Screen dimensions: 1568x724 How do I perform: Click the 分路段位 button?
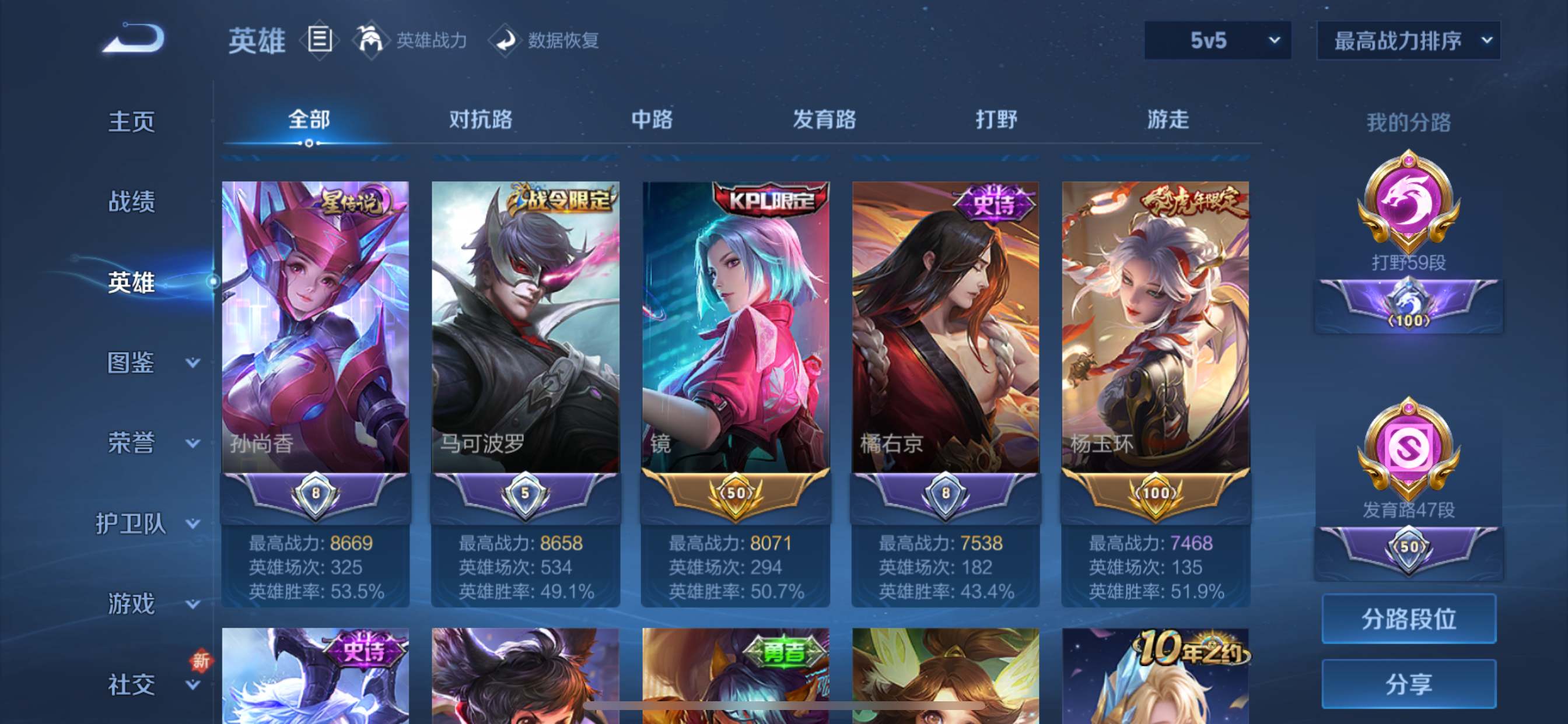[x=1409, y=619]
